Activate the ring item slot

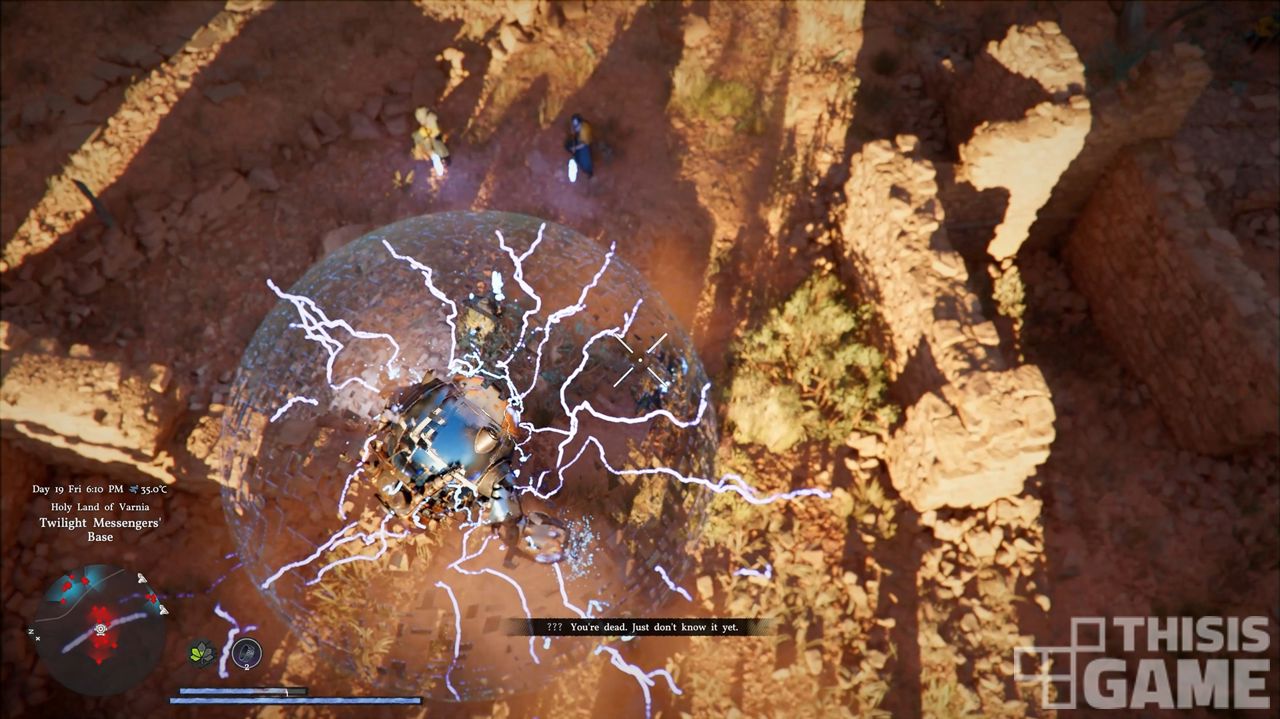point(246,653)
